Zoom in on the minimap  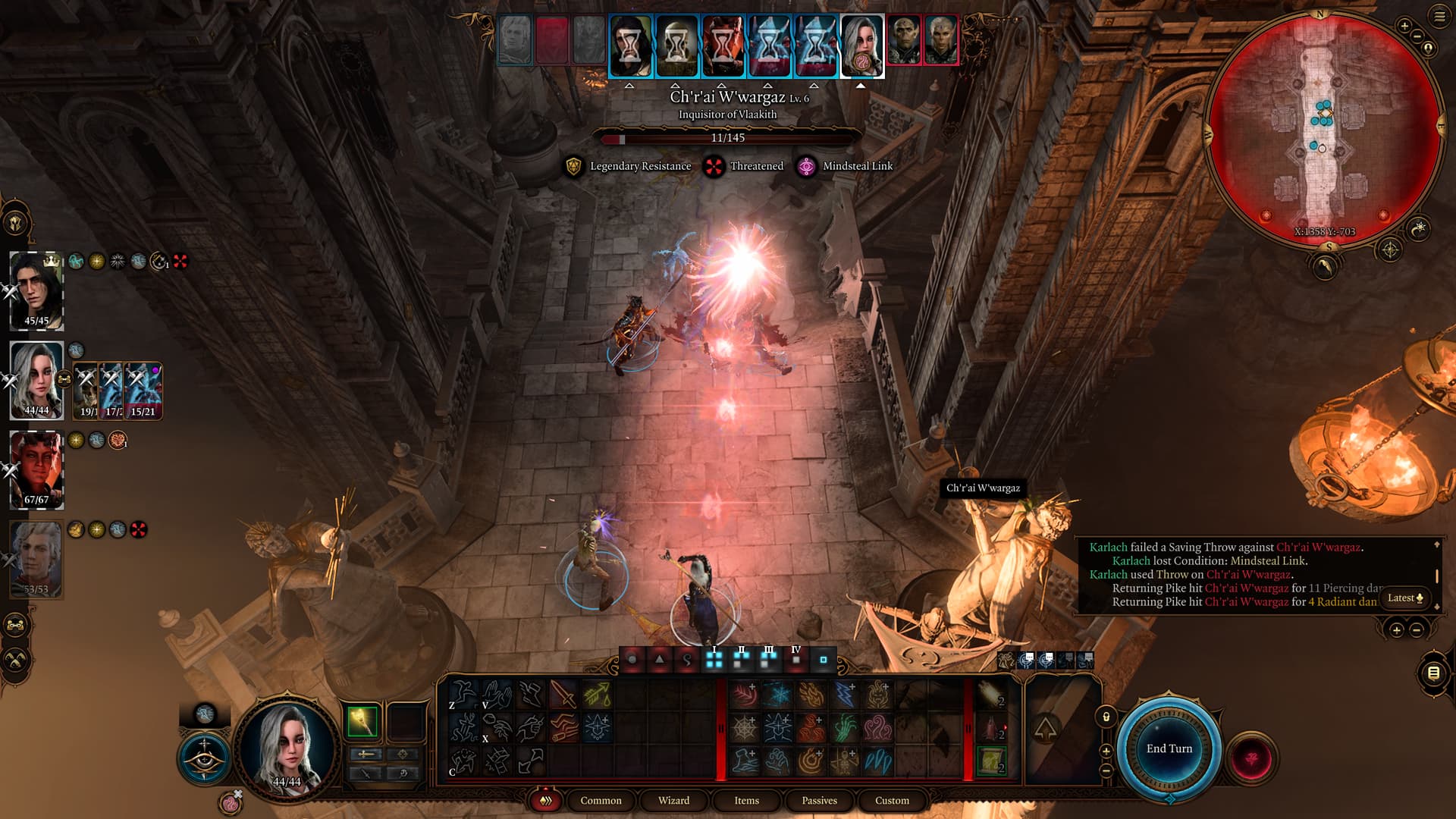[x=1404, y=27]
